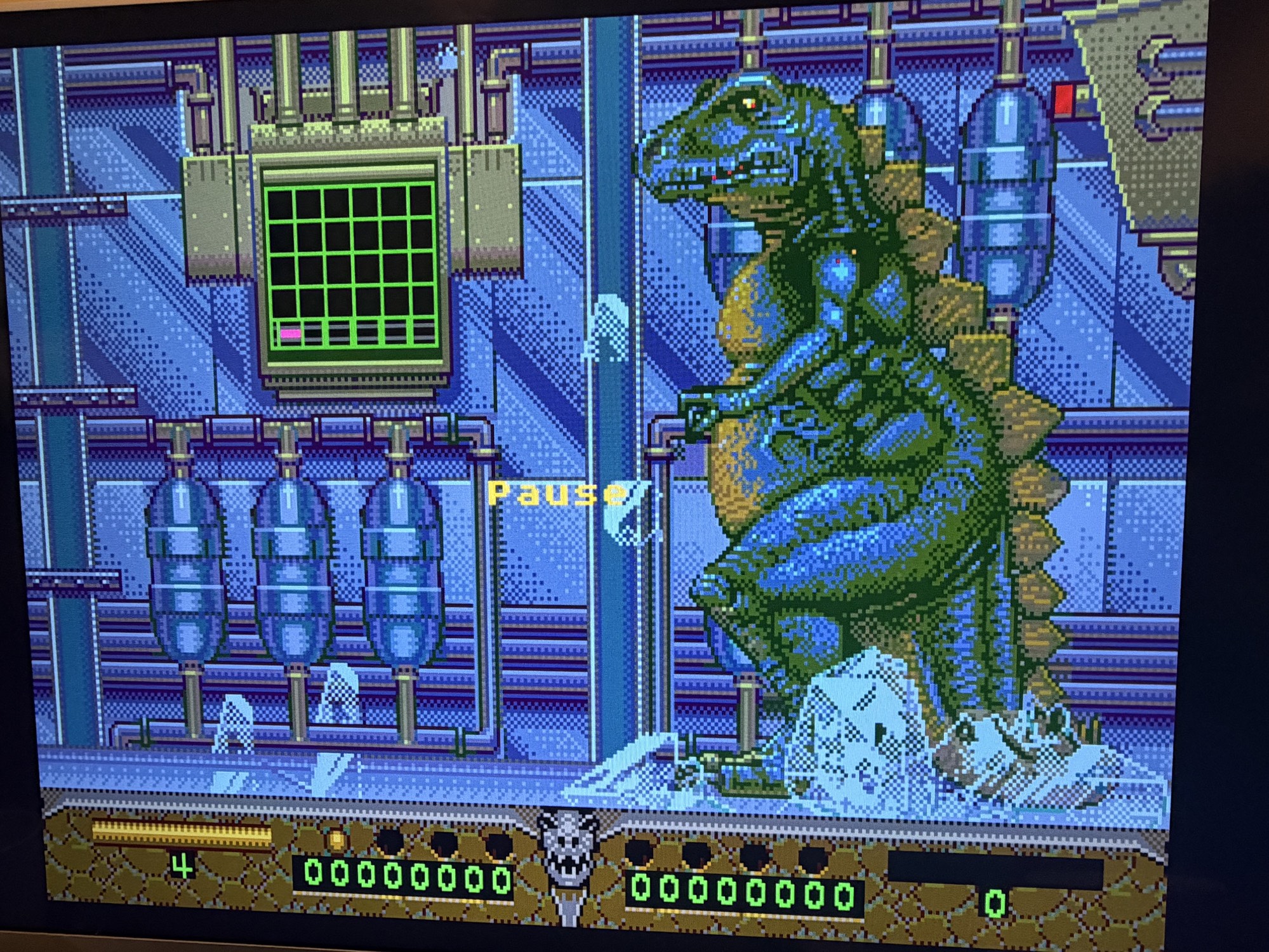Click the lit gold orb indicator
The height and width of the screenshot is (952, 1269).
pos(337,840)
